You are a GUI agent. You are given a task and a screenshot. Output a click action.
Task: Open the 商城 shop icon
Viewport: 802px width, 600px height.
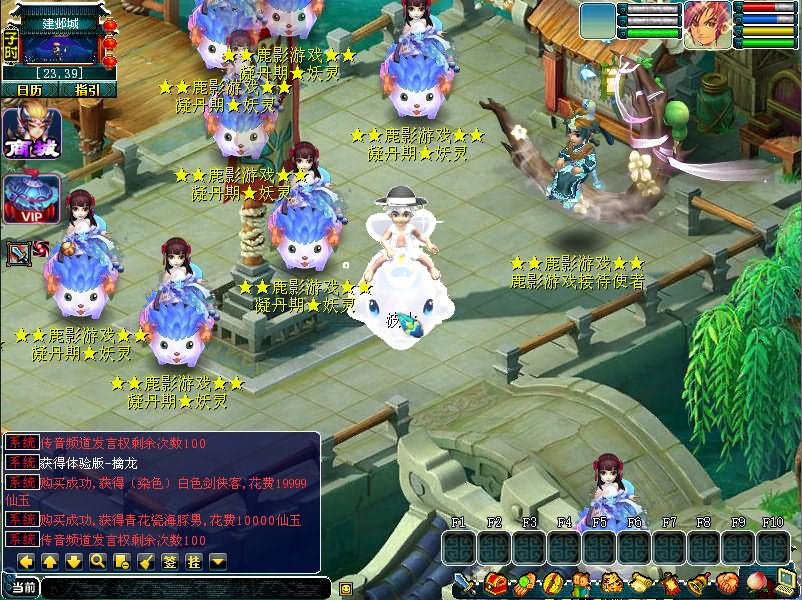coord(32,133)
